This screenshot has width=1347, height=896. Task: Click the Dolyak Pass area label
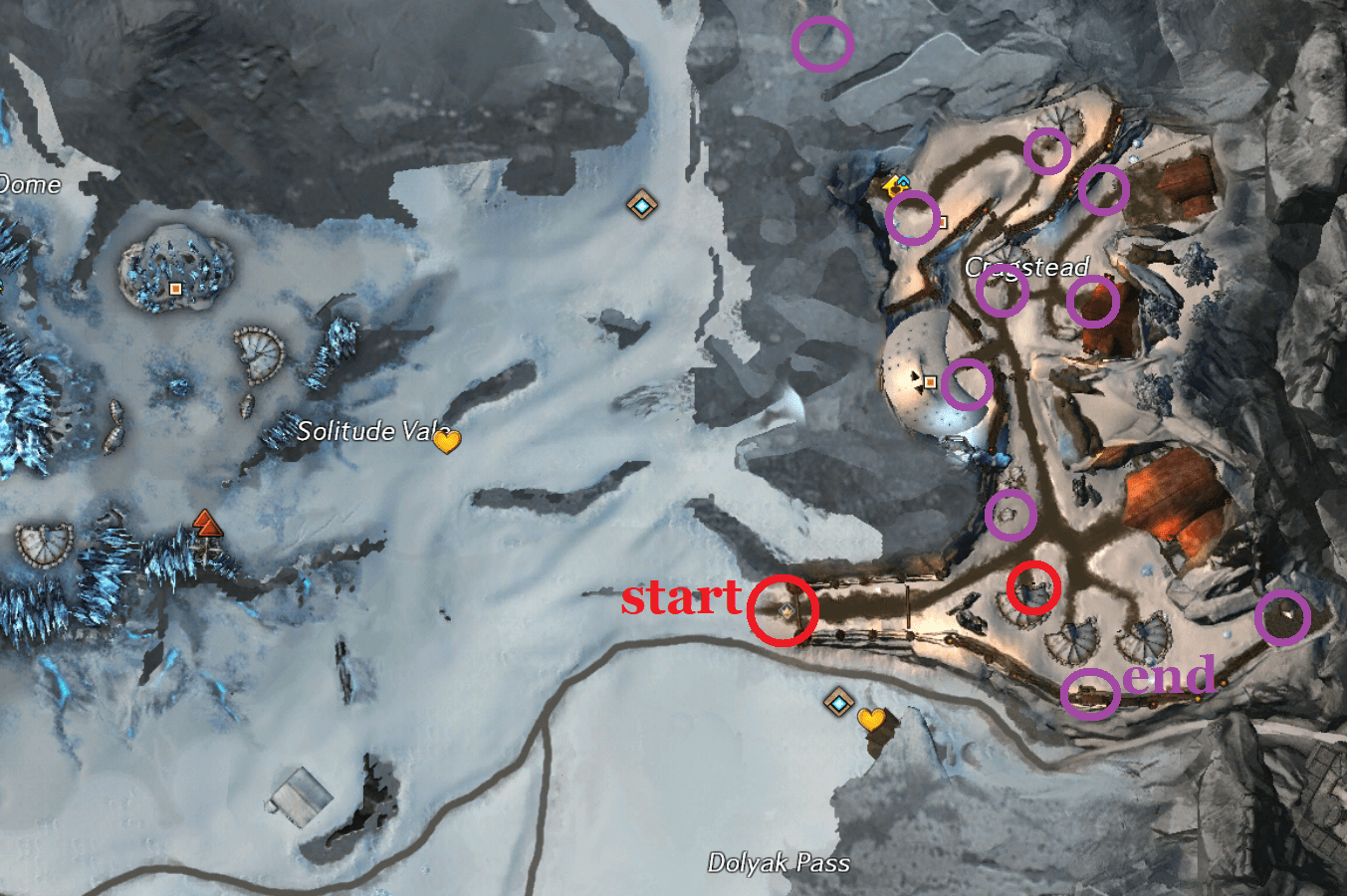pos(779,862)
